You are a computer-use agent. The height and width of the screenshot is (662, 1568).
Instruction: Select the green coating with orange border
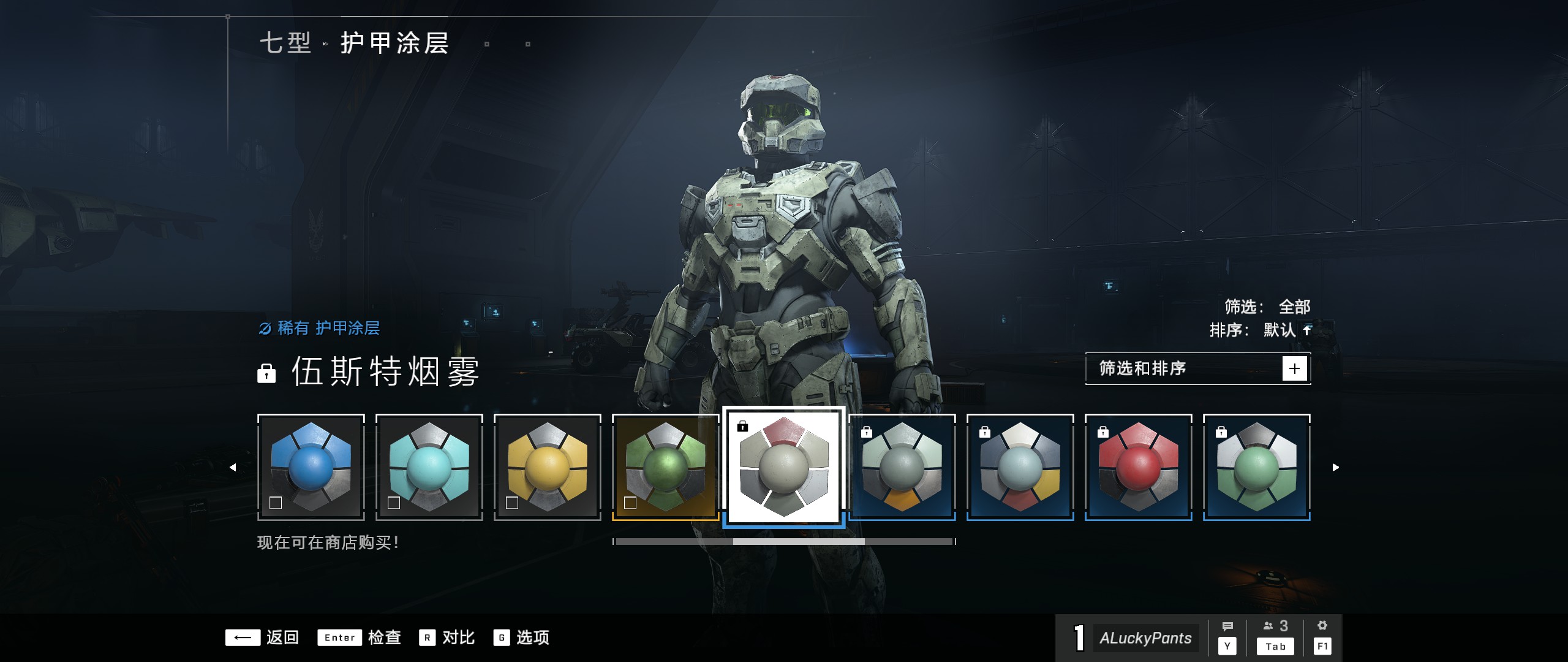(666, 467)
